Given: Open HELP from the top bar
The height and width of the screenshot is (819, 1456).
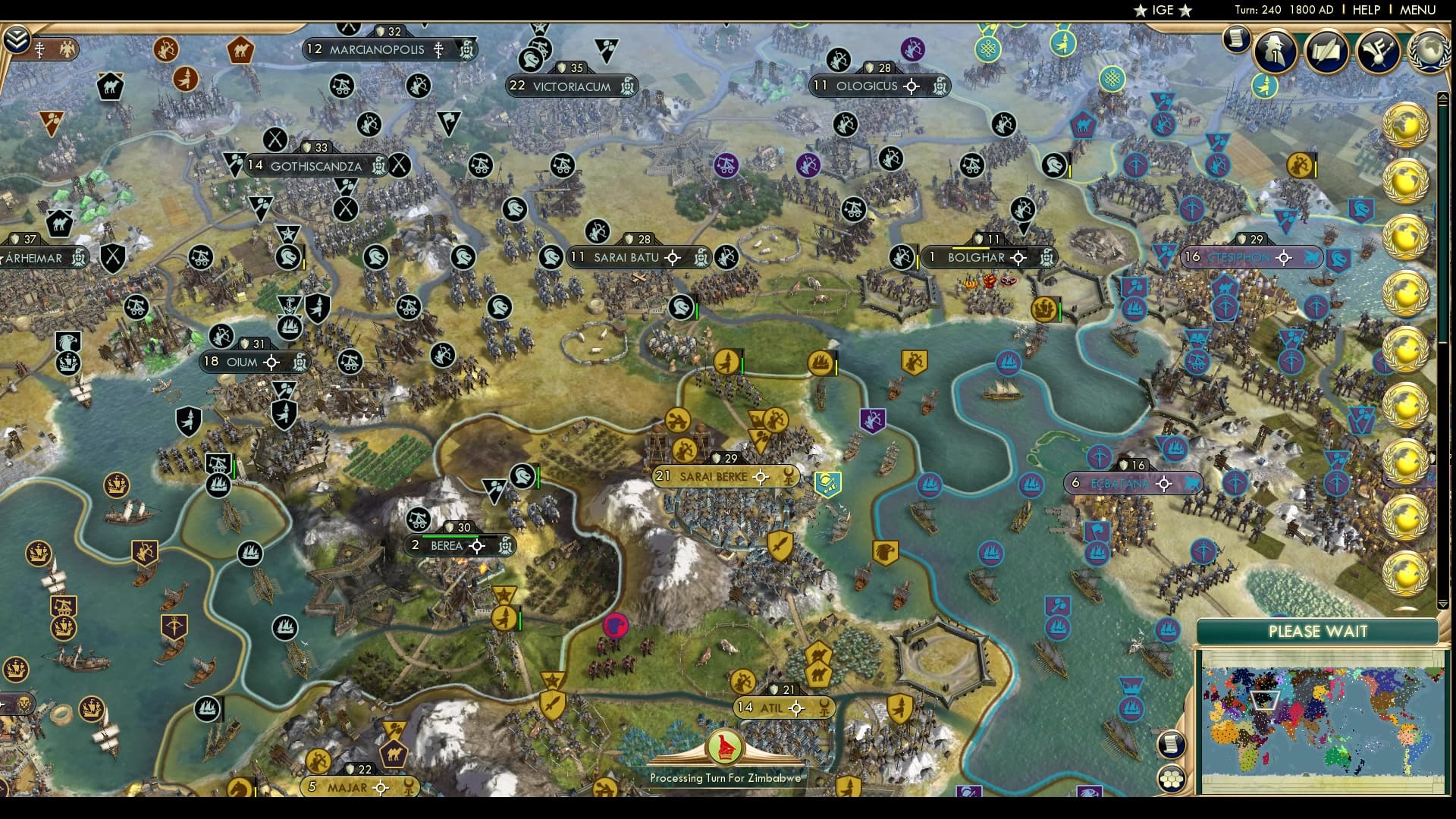Looking at the screenshot, I should pyautogui.click(x=1367, y=10).
